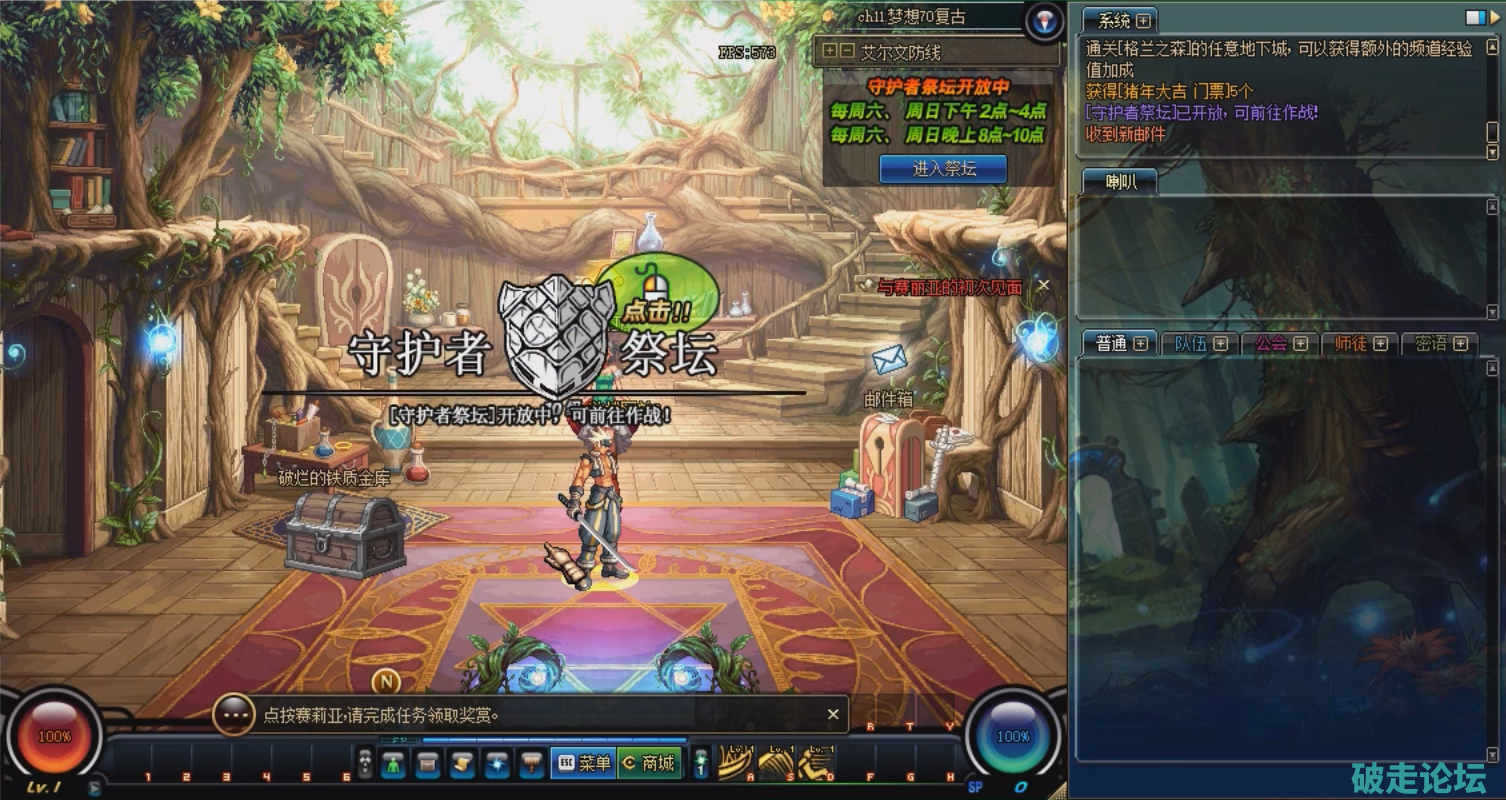Switch to the 系统 chat tab
The height and width of the screenshot is (800, 1506).
point(1114,20)
